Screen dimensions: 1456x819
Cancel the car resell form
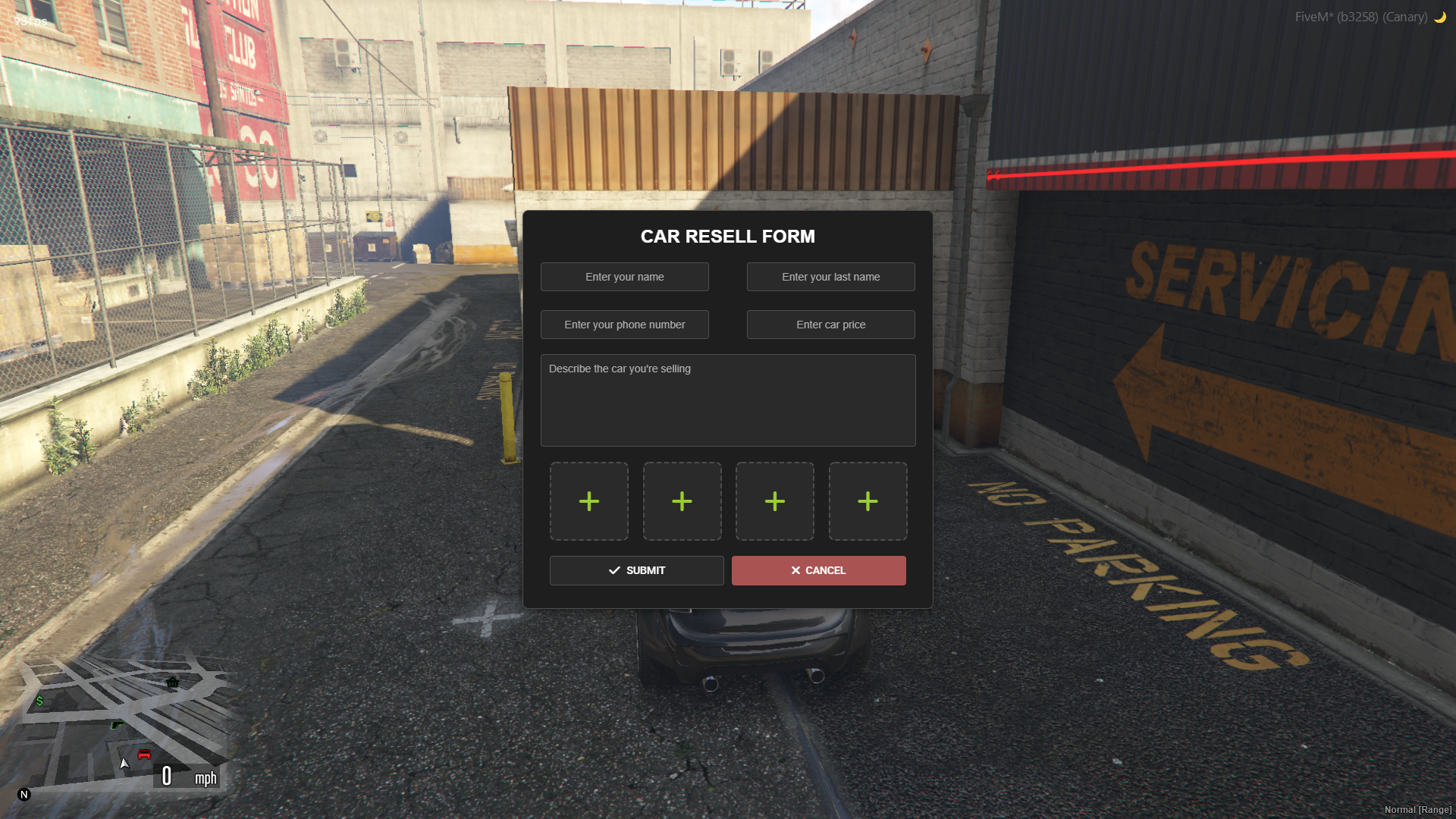coord(818,570)
